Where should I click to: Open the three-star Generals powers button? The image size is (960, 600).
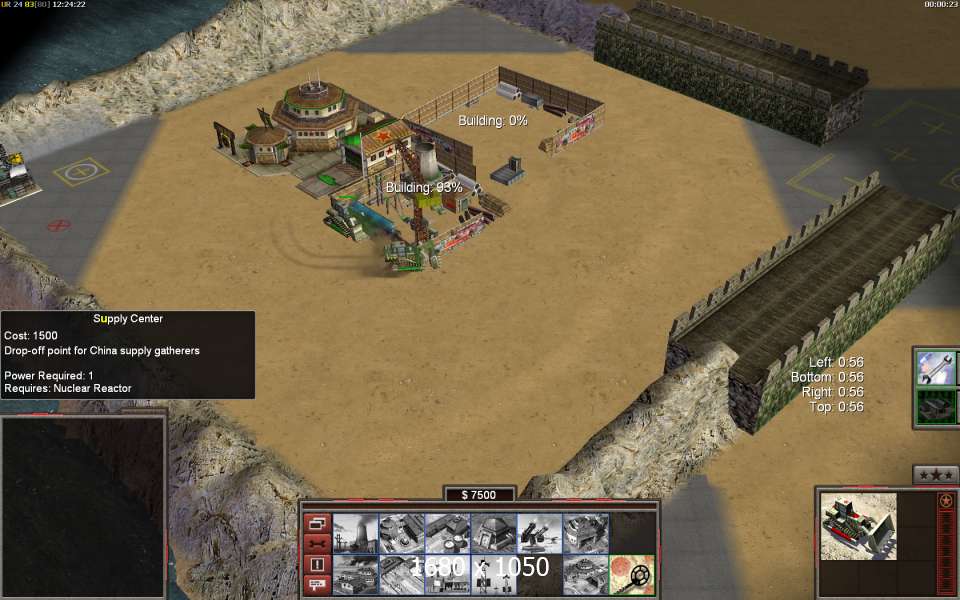click(x=936, y=474)
